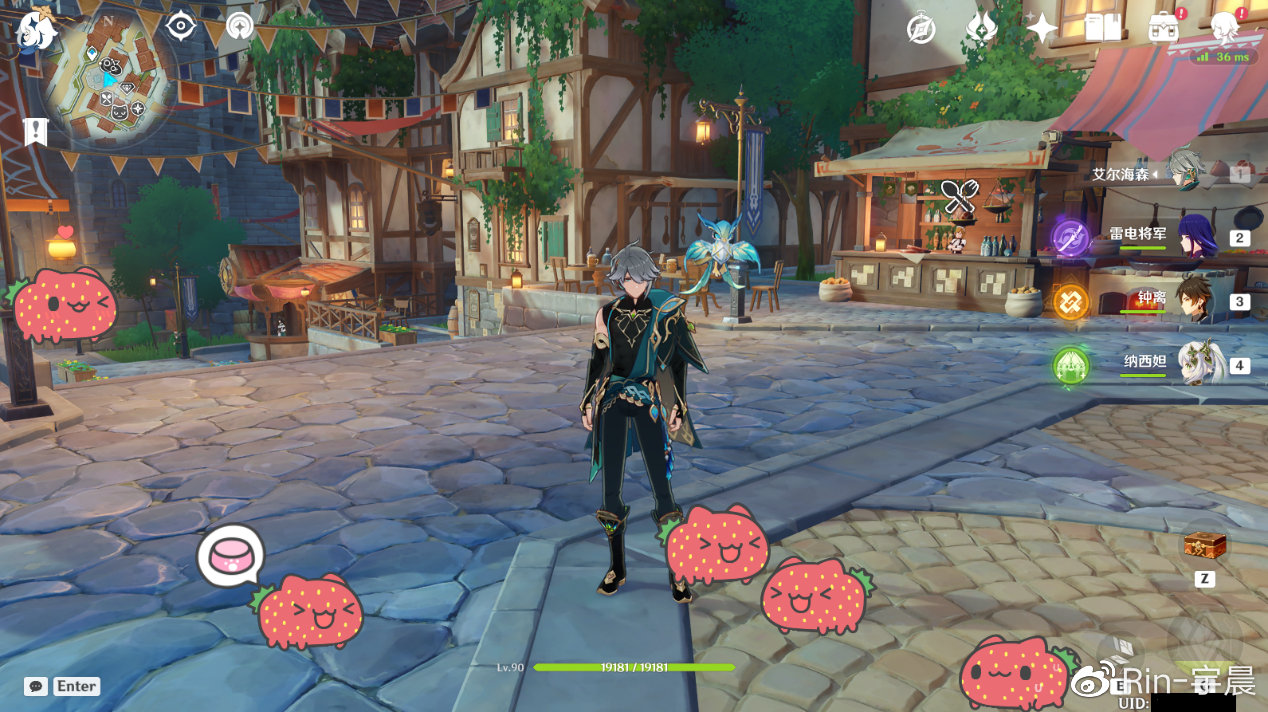Open the backpack inventory icon
Viewport: 1268px width, 712px height.
coord(1163,28)
